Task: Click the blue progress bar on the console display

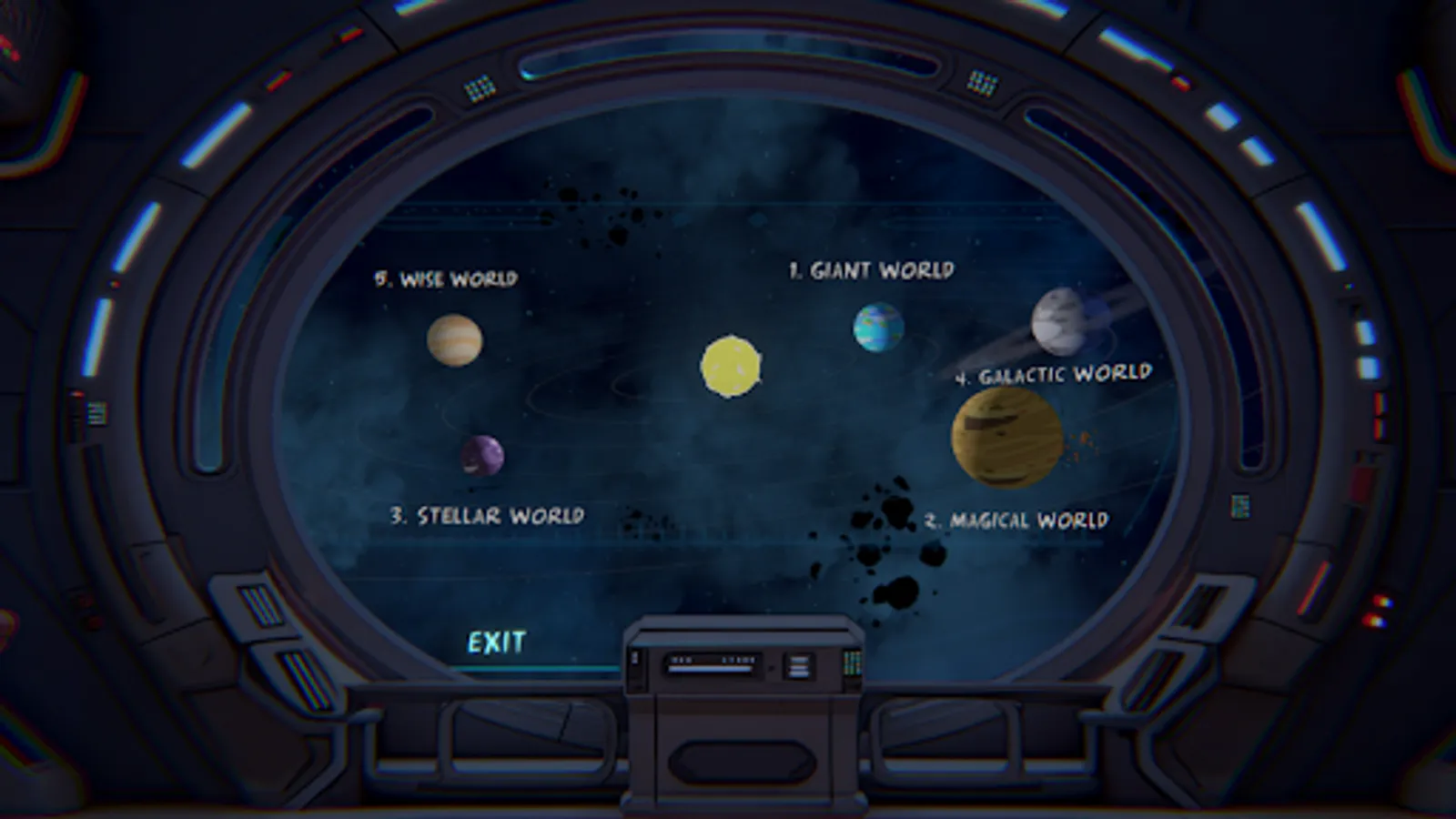Action: tap(709, 669)
